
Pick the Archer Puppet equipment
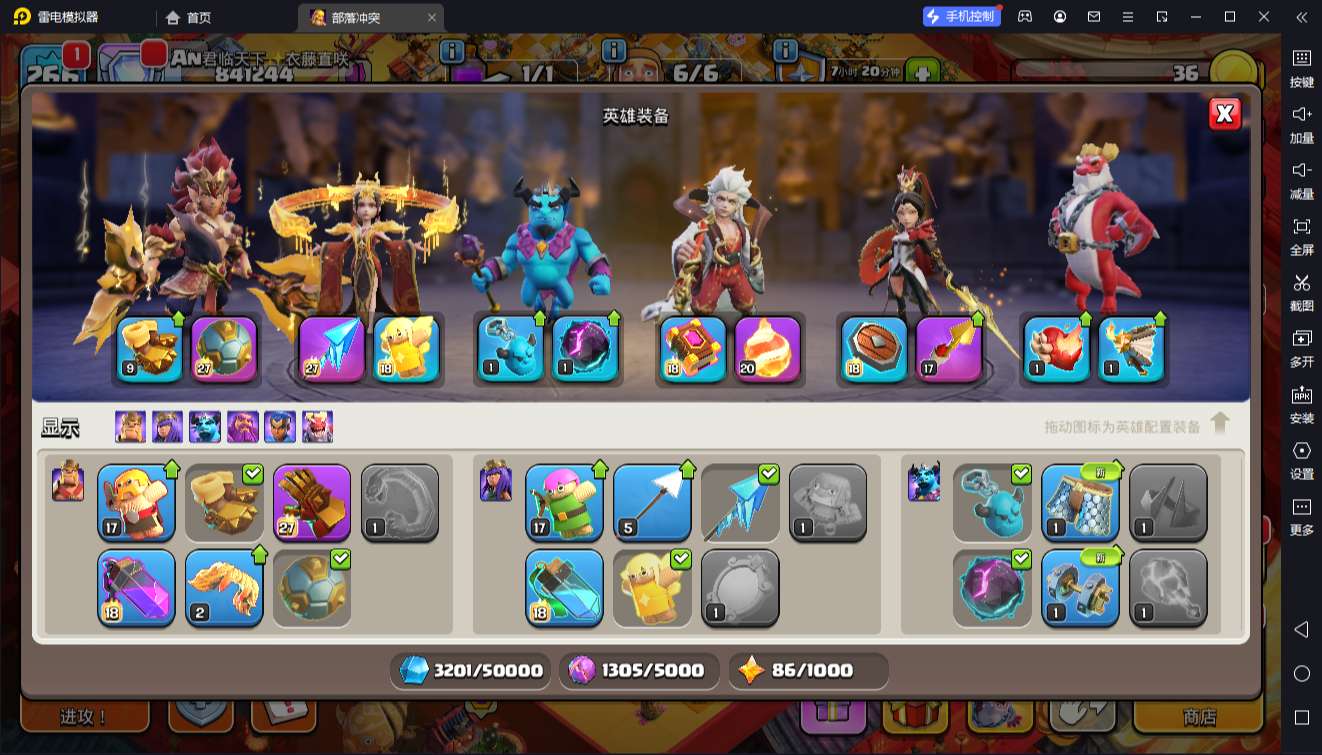pyautogui.click(x=564, y=501)
